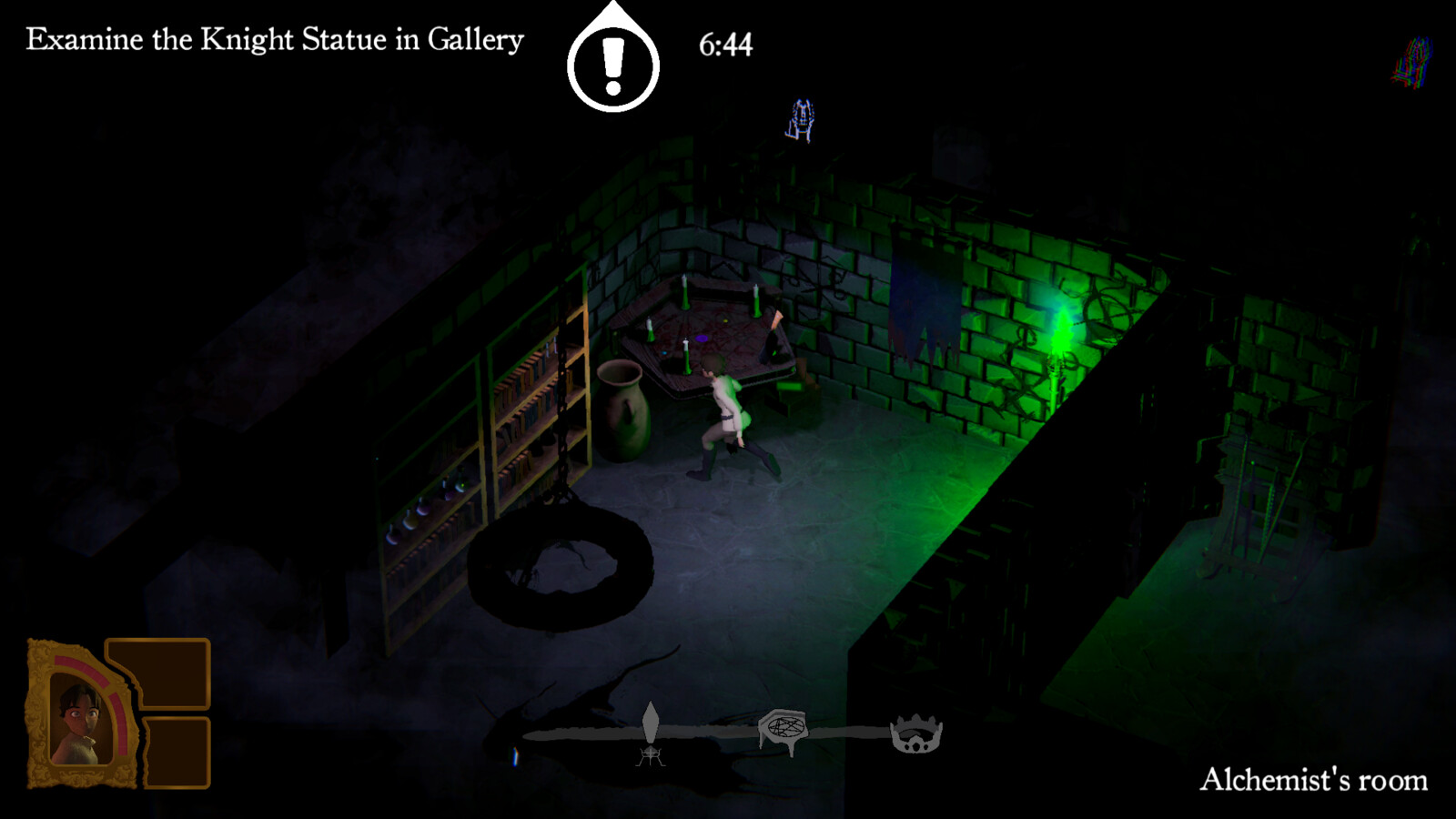The image size is (1456, 819).
Task: Click the crystal marker on the progress track
Action: tap(651, 724)
